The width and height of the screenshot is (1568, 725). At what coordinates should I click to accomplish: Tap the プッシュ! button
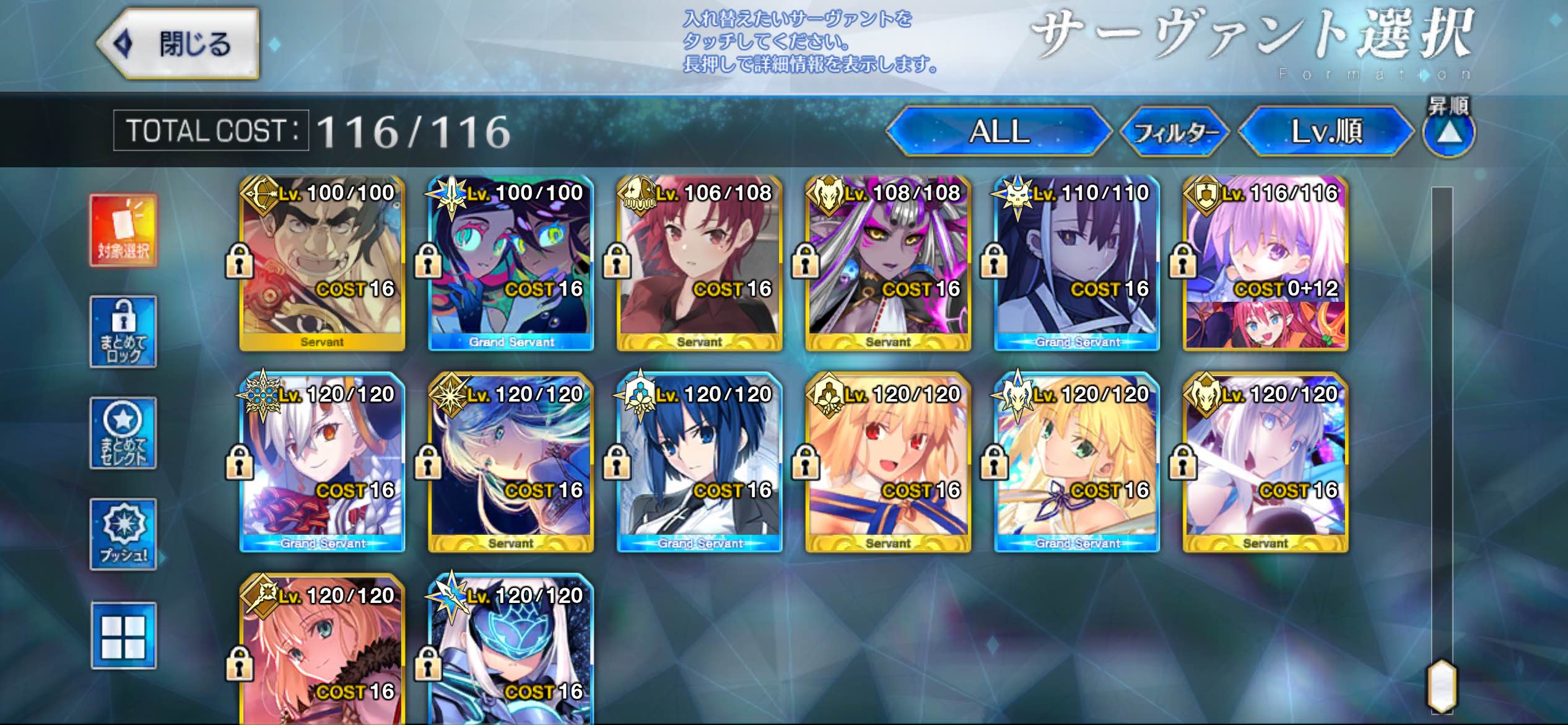tap(123, 534)
